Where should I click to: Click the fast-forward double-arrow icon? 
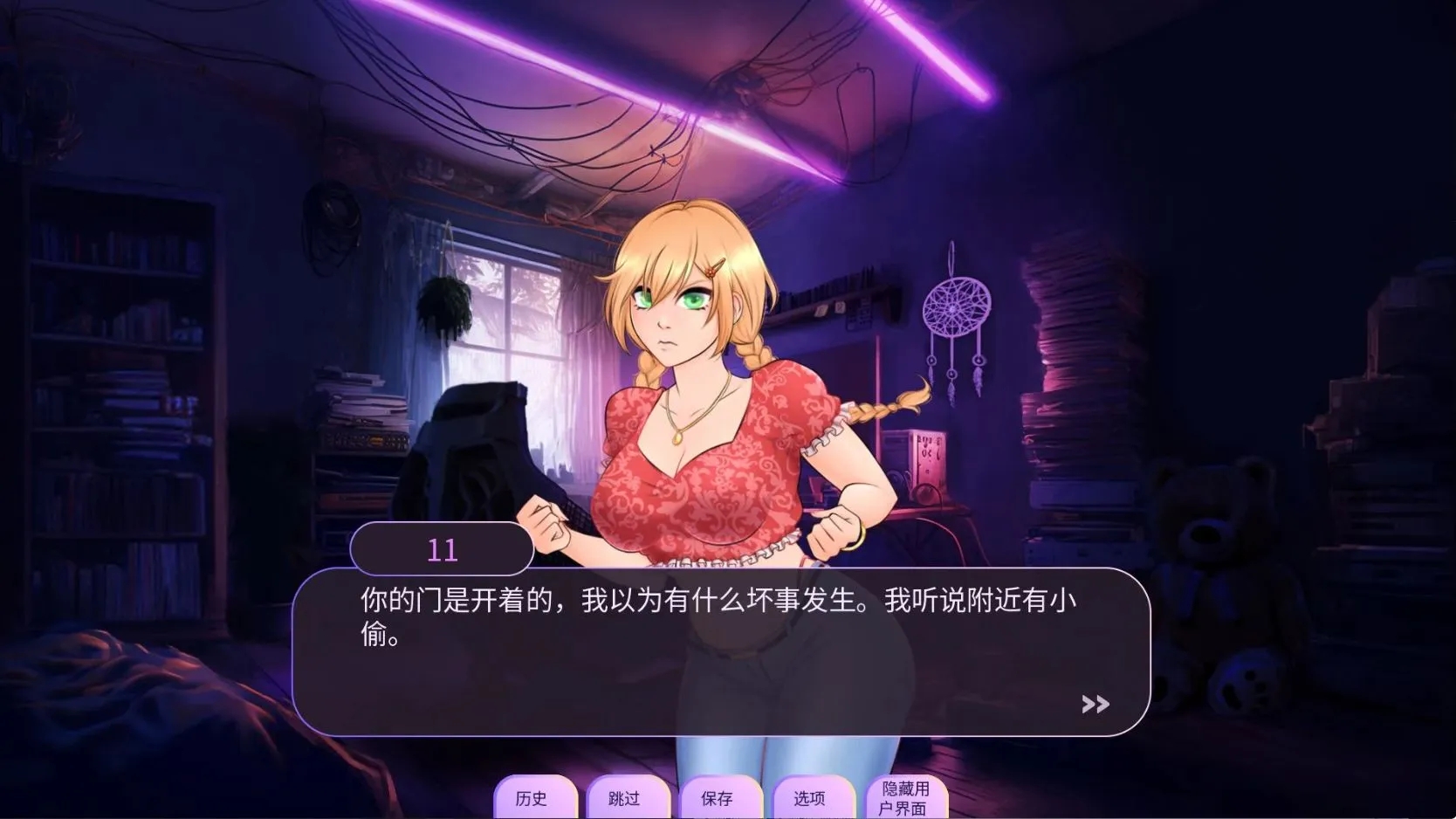1094,704
